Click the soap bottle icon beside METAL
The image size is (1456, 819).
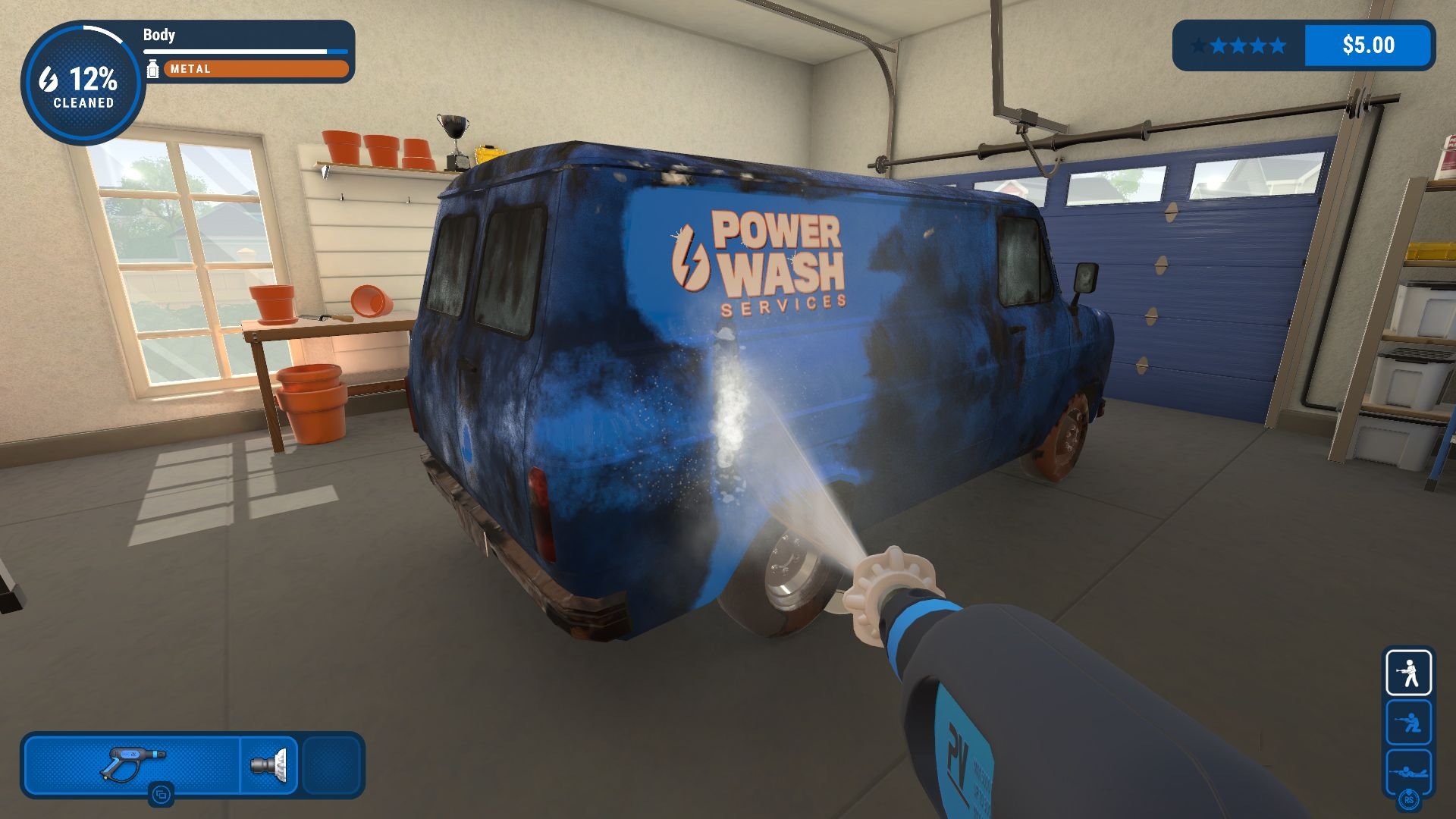point(154,69)
